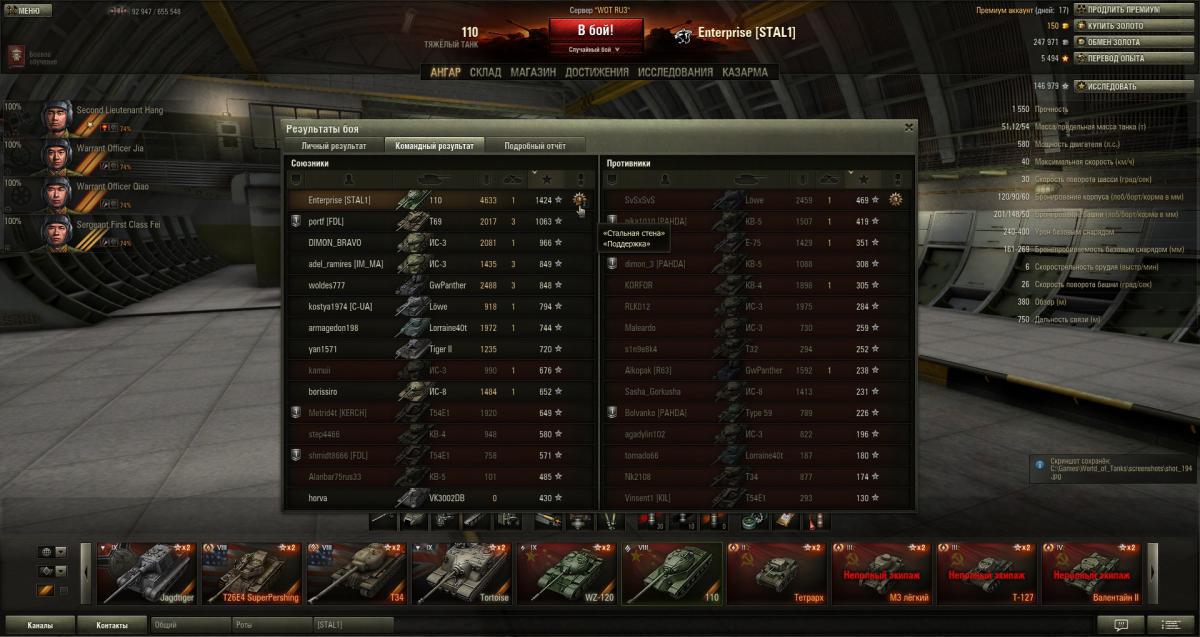Click the ПЕРЕВОД ОПЫТА button
The image size is (1200, 637).
point(1119,58)
